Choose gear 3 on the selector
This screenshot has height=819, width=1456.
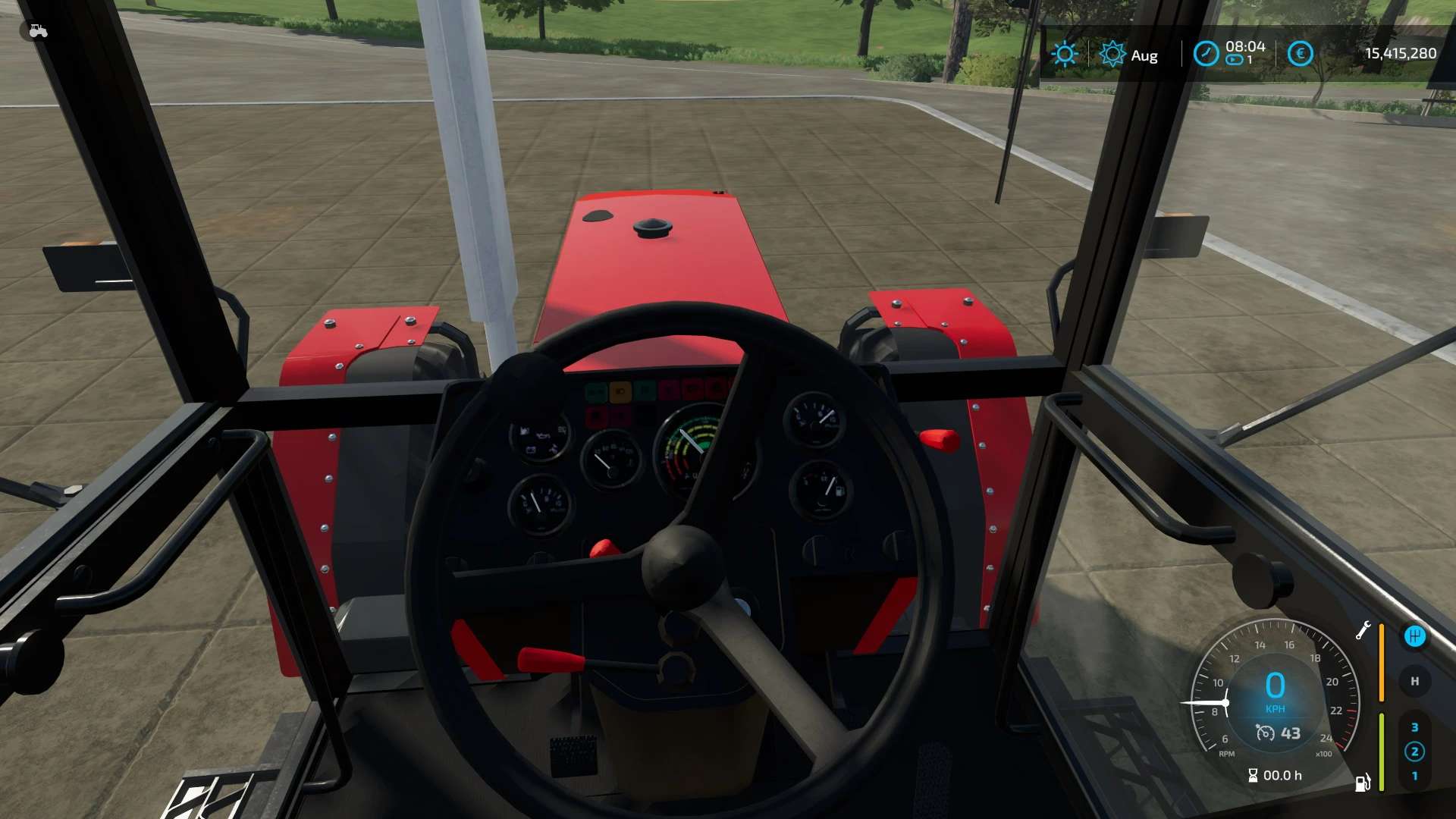pyautogui.click(x=1414, y=727)
